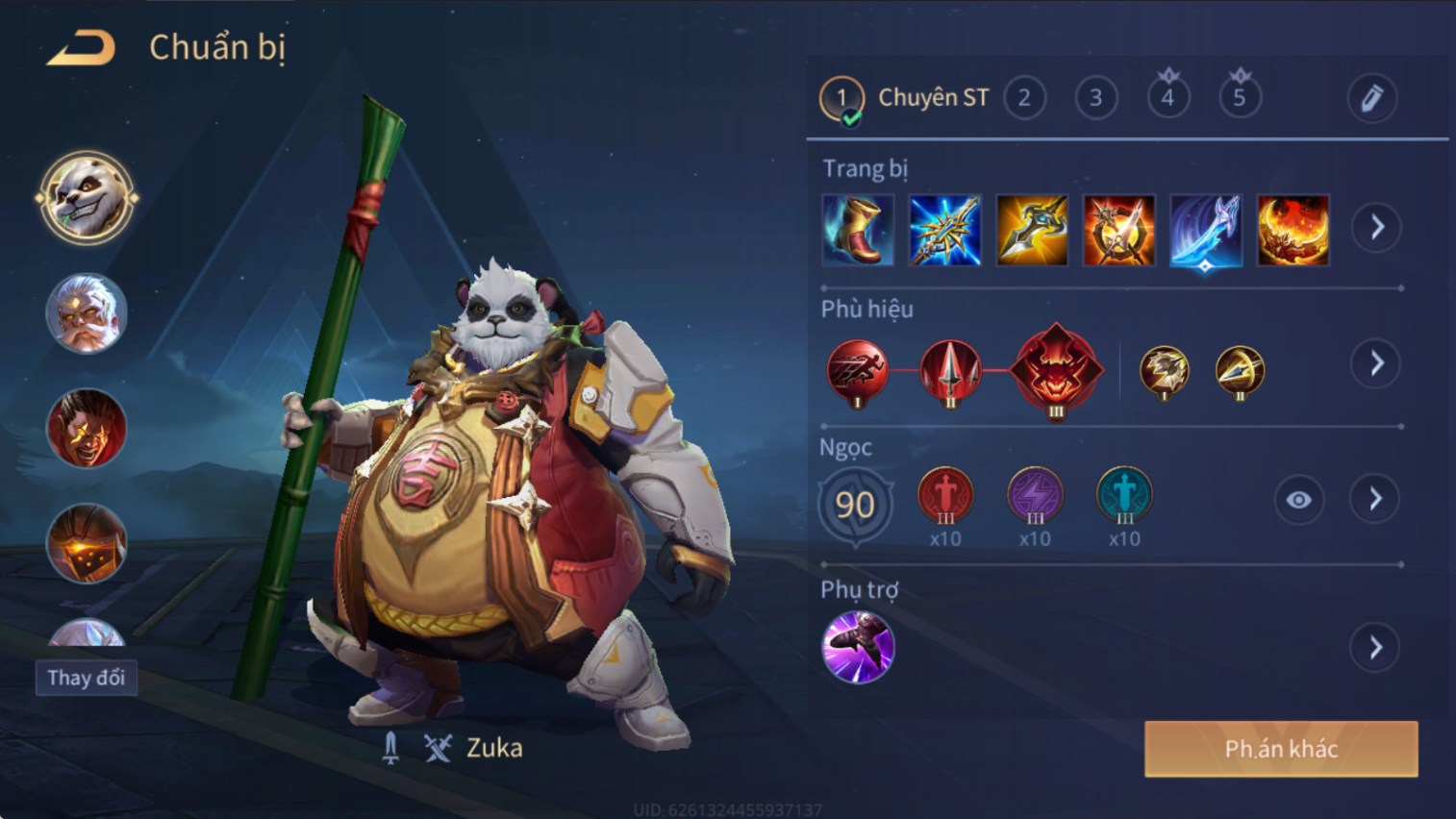The width and height of the screenshot is (1456, 819).
Task: Select the red demon face emblem
Action: (1056, 370)
